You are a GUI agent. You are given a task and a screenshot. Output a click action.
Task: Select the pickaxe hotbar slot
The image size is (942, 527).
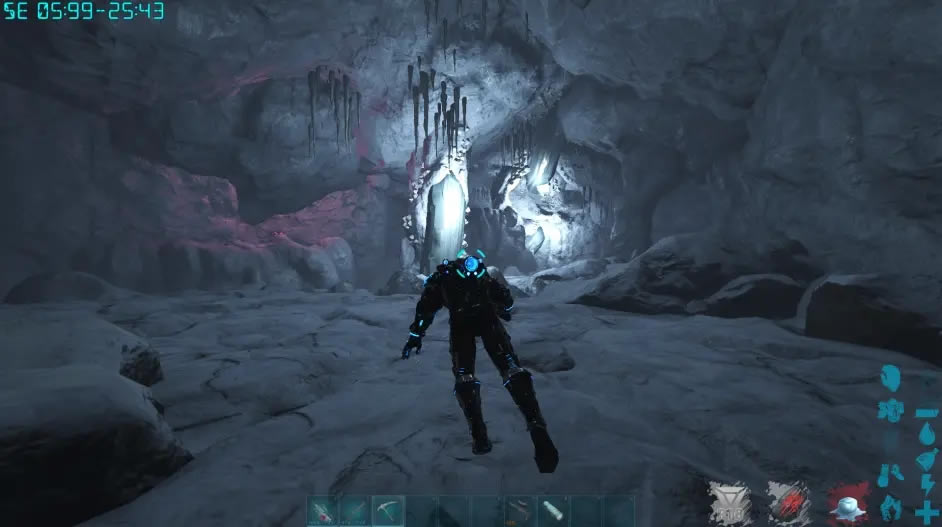(388, 511)
